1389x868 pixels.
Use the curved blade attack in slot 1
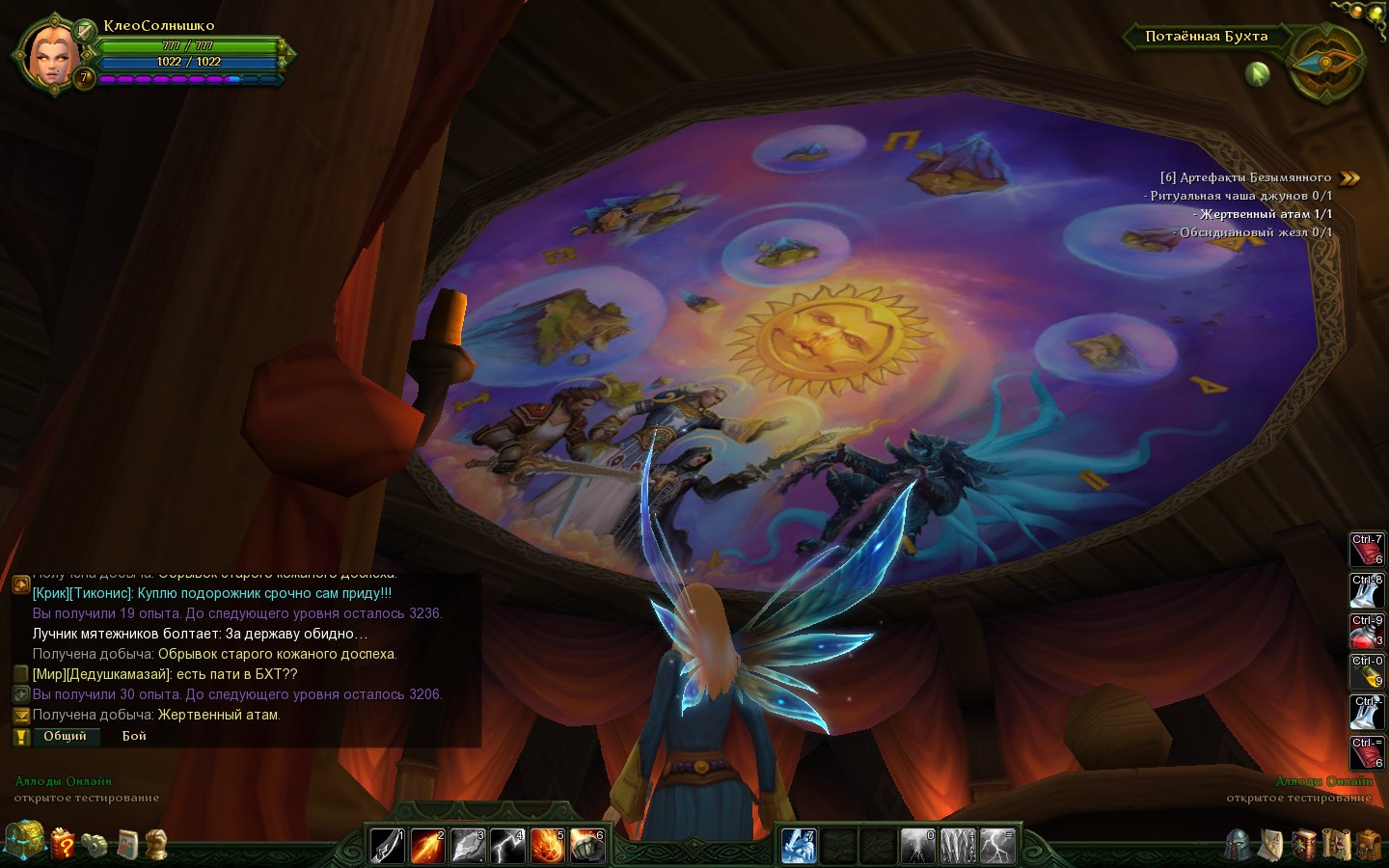coord(388,846)
